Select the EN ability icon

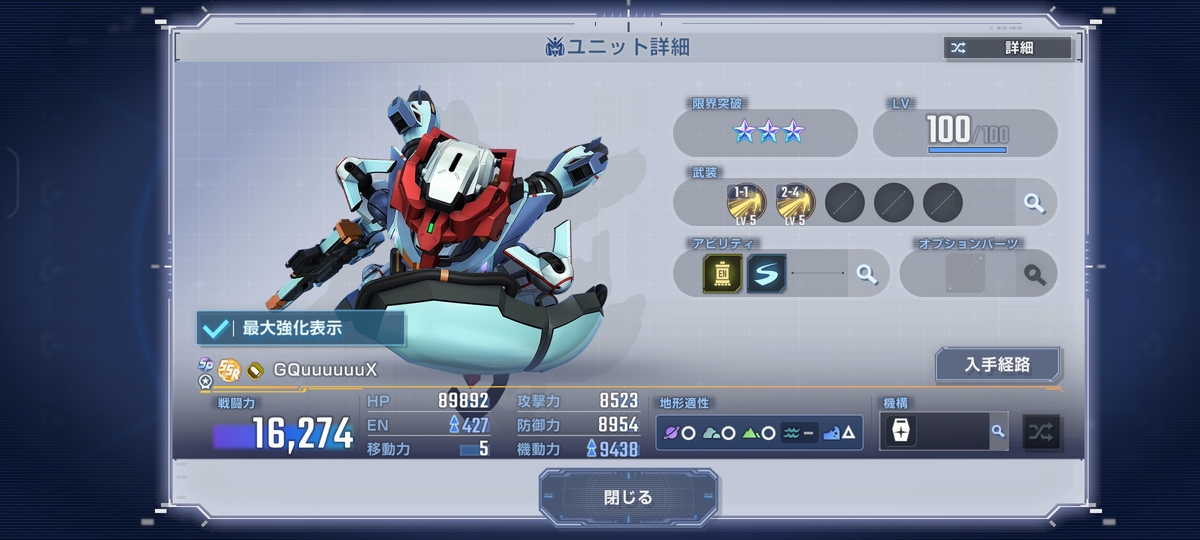722,273
